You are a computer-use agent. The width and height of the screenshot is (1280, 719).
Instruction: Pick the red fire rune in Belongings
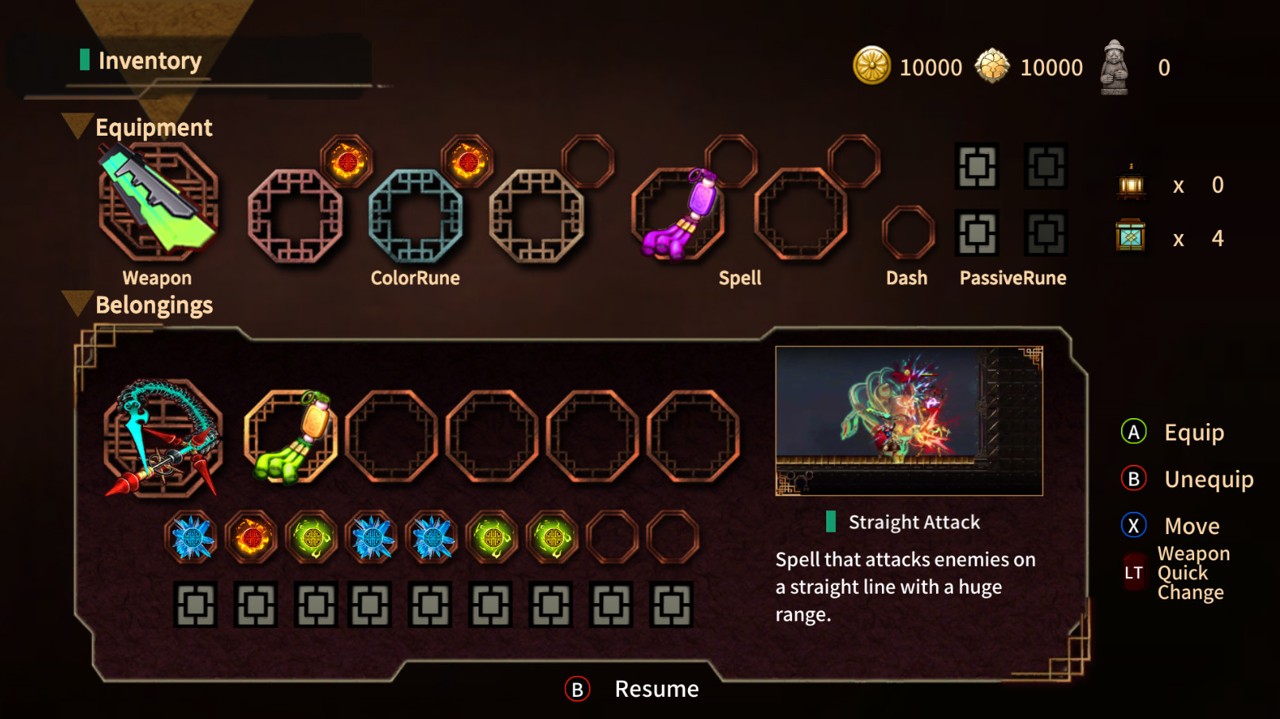(x=251, y=537)
